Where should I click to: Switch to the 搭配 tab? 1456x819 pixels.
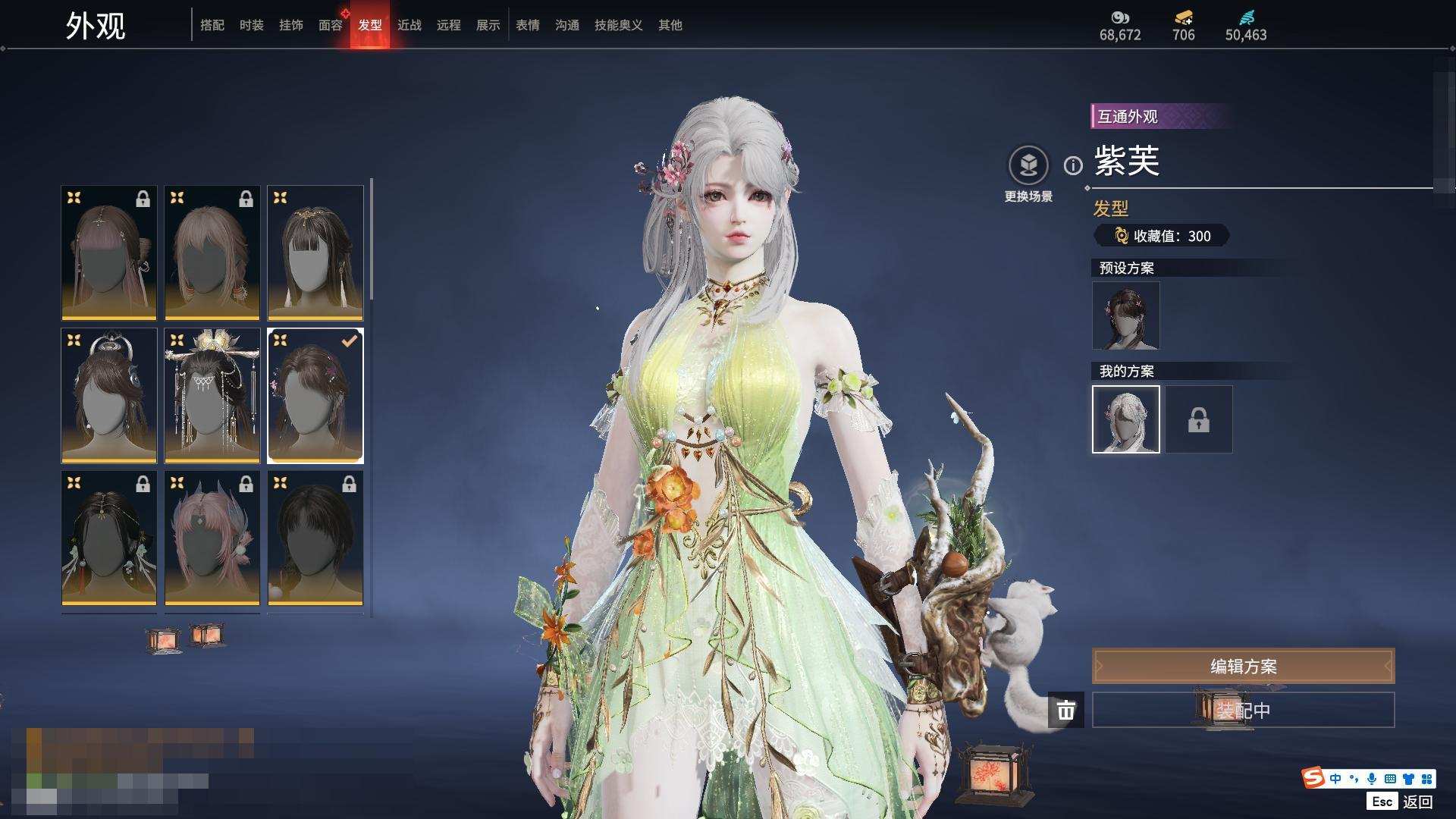tap(212, 25)
